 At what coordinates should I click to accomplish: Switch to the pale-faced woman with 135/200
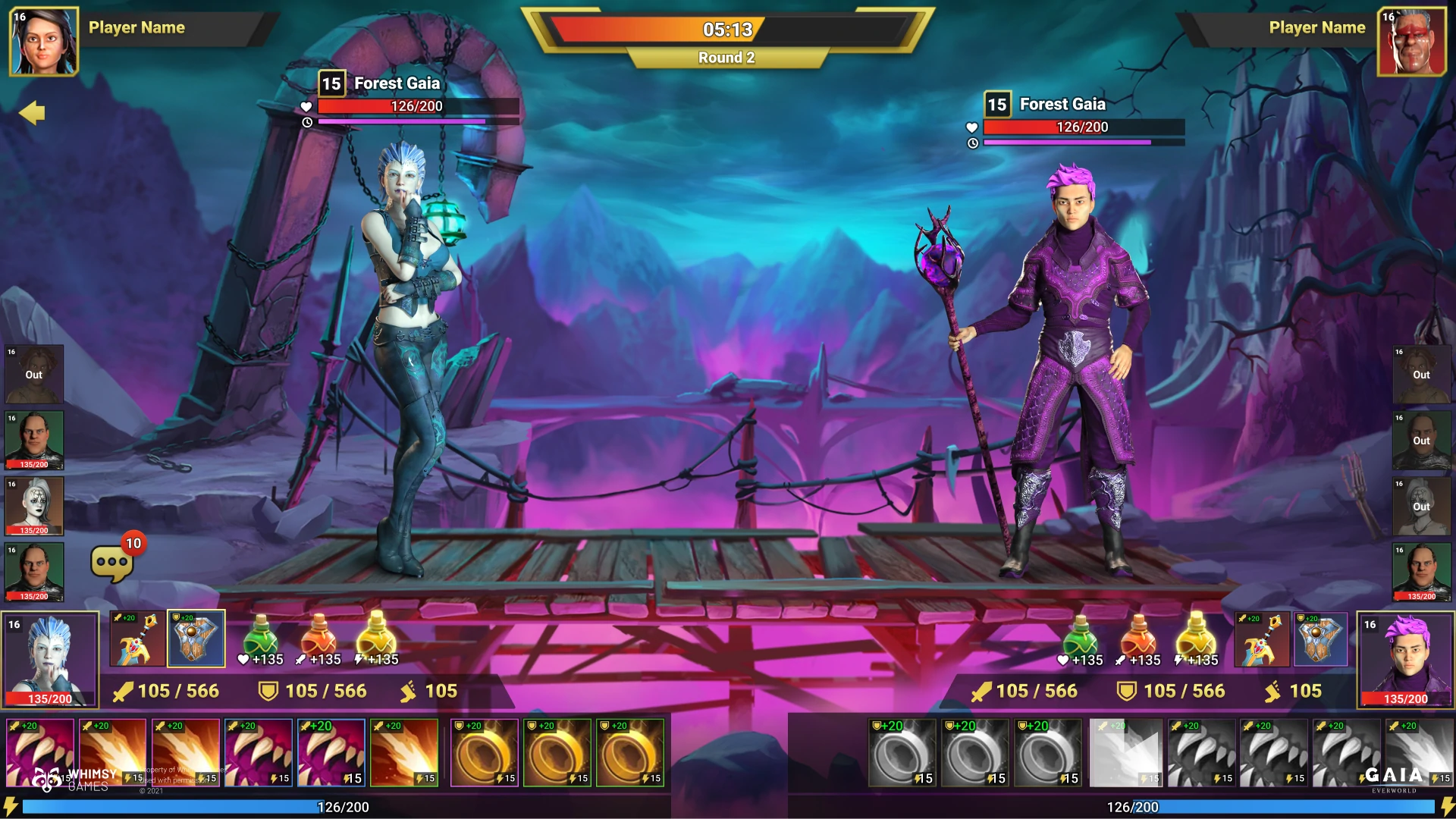[34, 506]
